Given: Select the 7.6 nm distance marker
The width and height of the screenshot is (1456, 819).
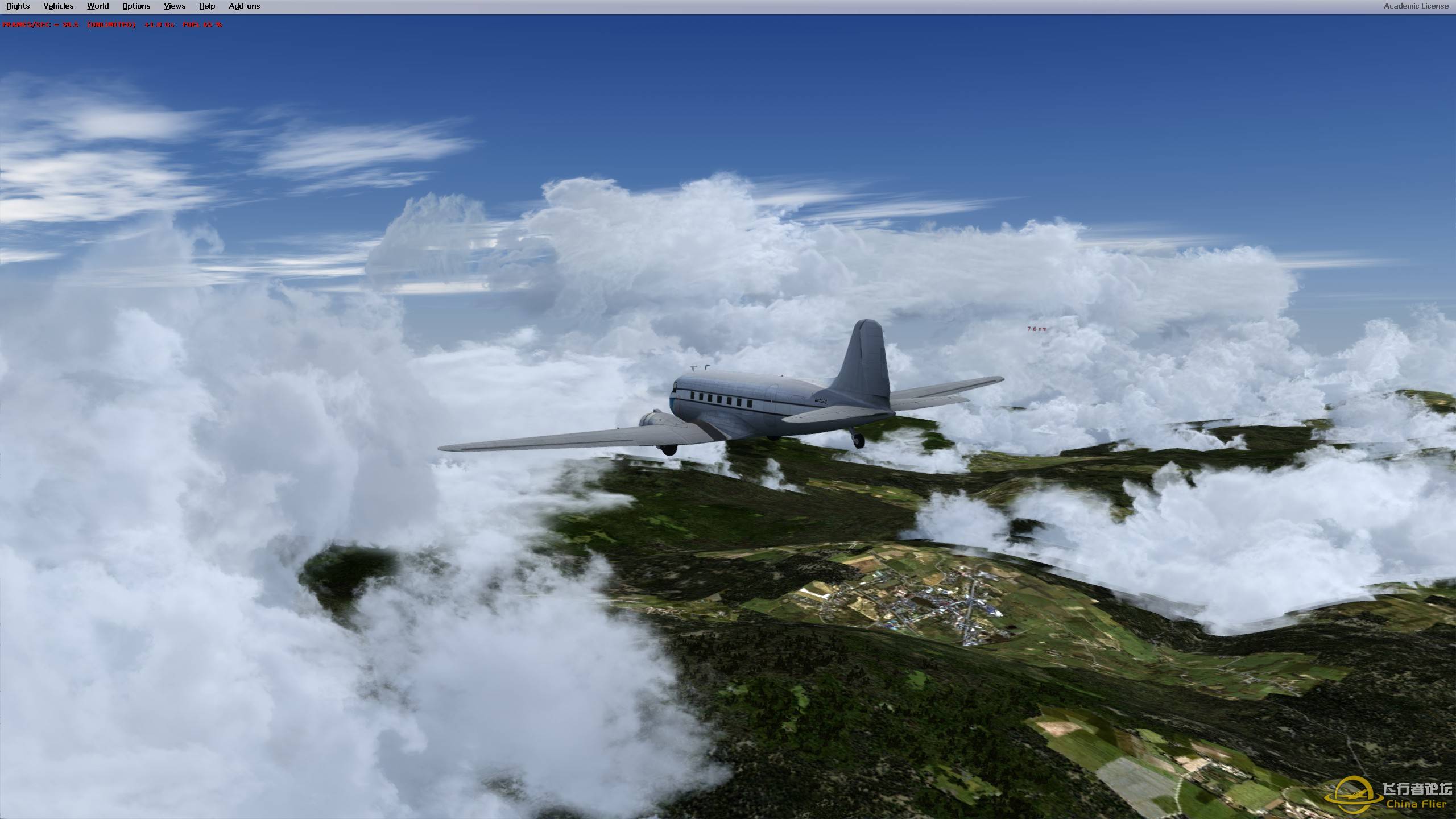Looking at the screenshot, I should click(x=1036, y=328).
